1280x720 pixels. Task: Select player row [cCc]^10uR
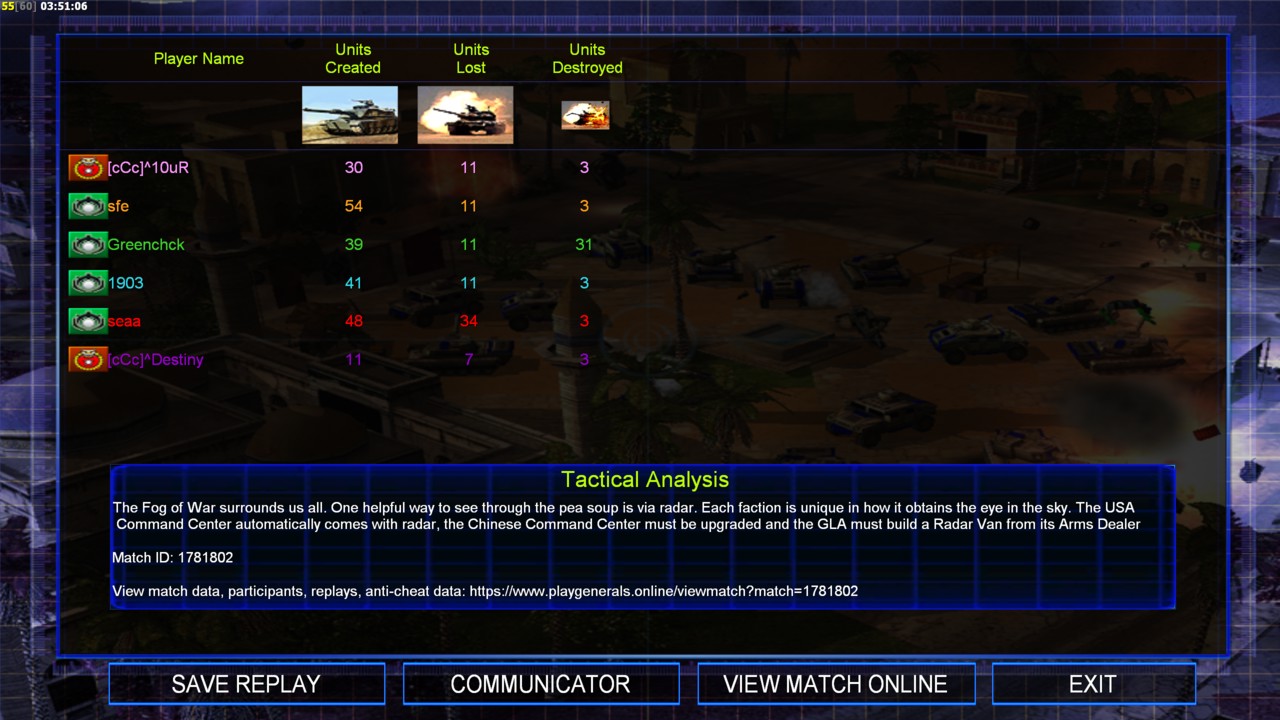pos(148,168)
